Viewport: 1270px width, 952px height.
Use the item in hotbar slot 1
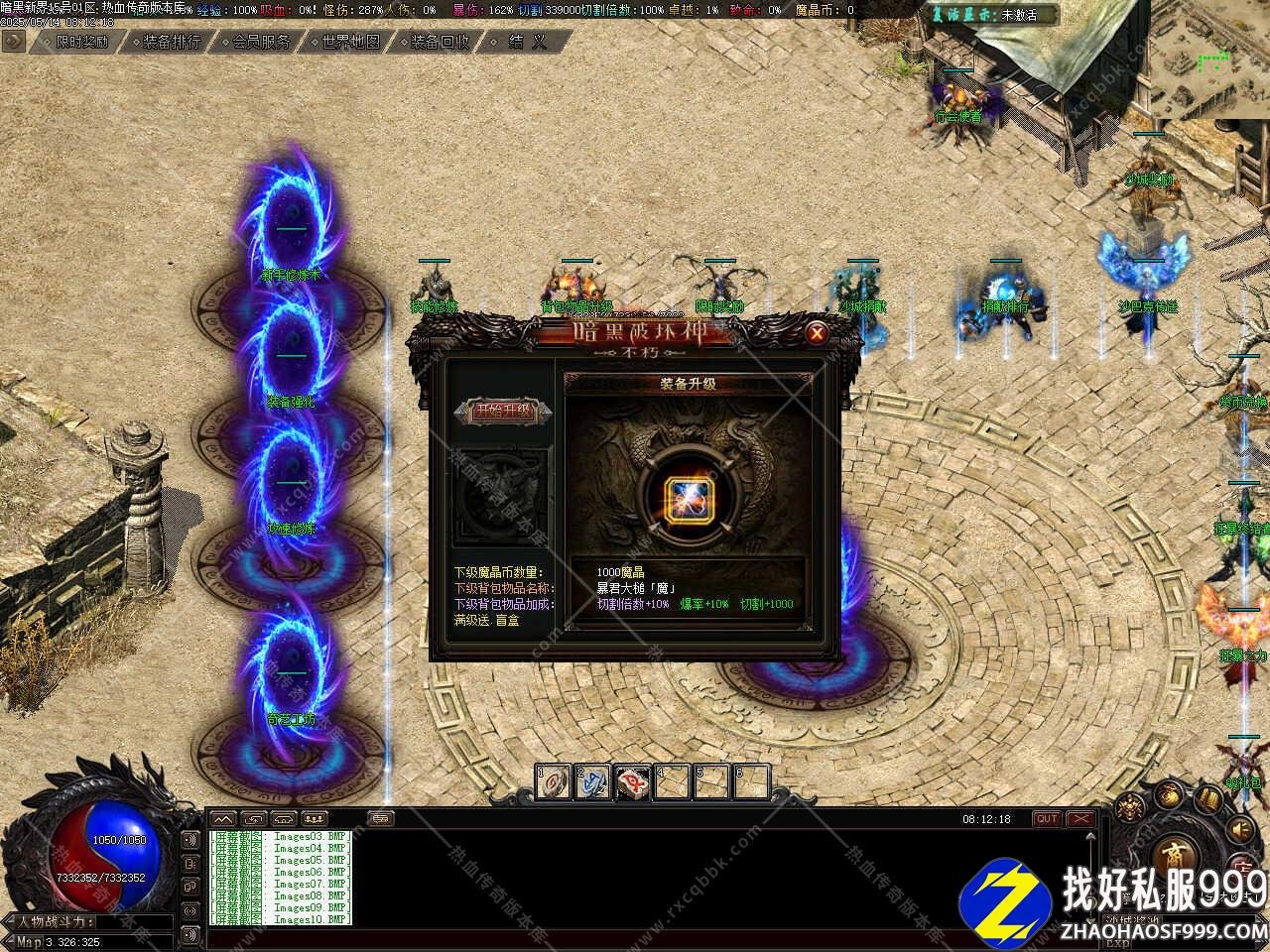click(554, 782)
